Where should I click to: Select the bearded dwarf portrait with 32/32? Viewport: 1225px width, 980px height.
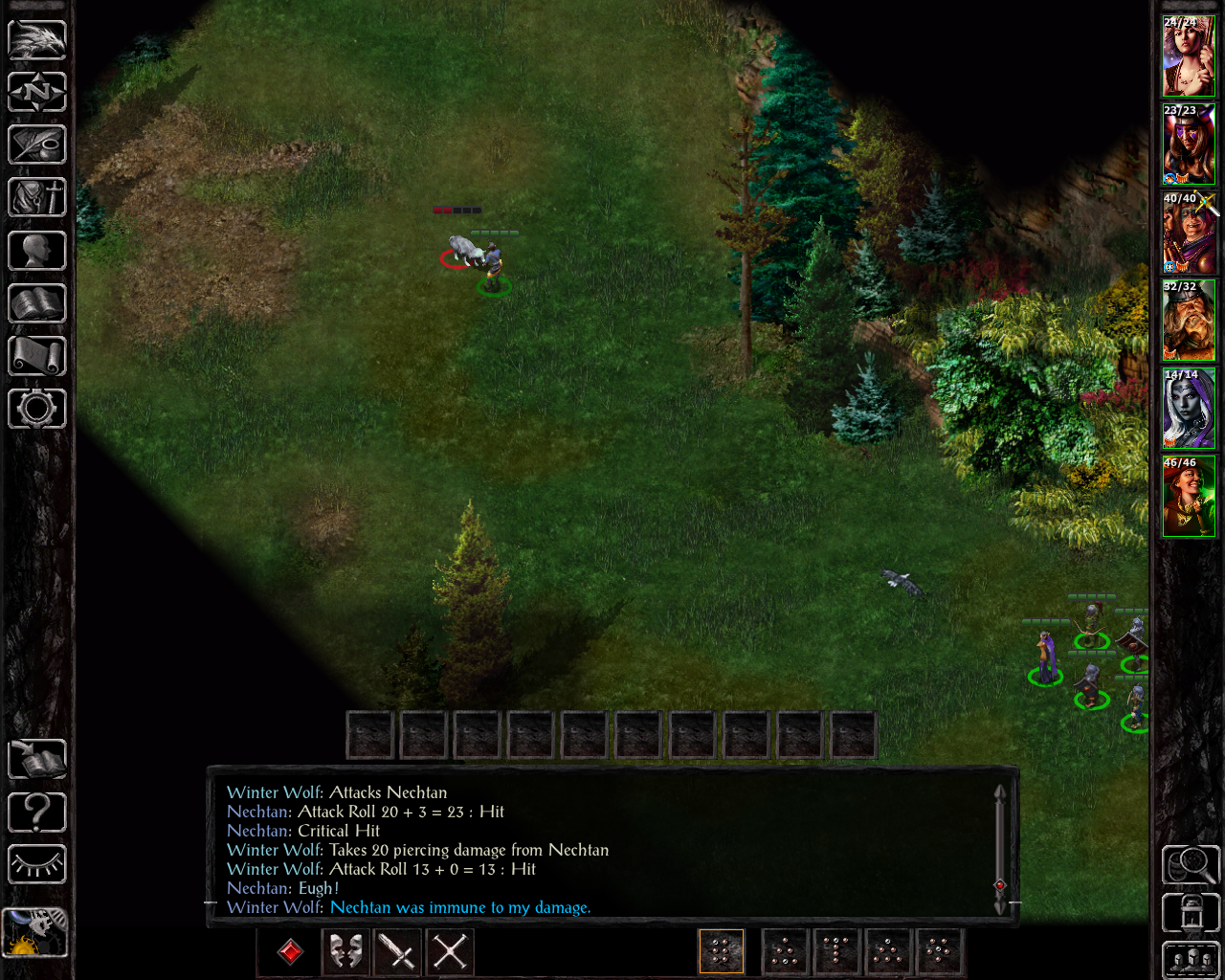(x=1189, y=322)
